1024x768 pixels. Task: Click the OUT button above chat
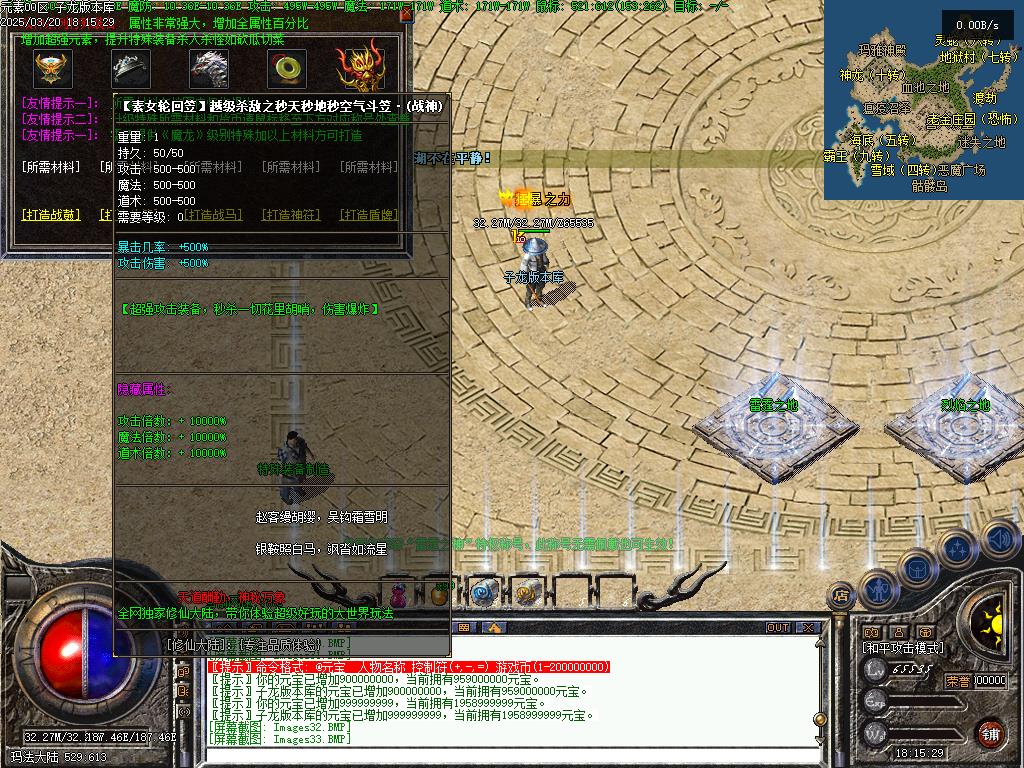click(x=778, y=628)
